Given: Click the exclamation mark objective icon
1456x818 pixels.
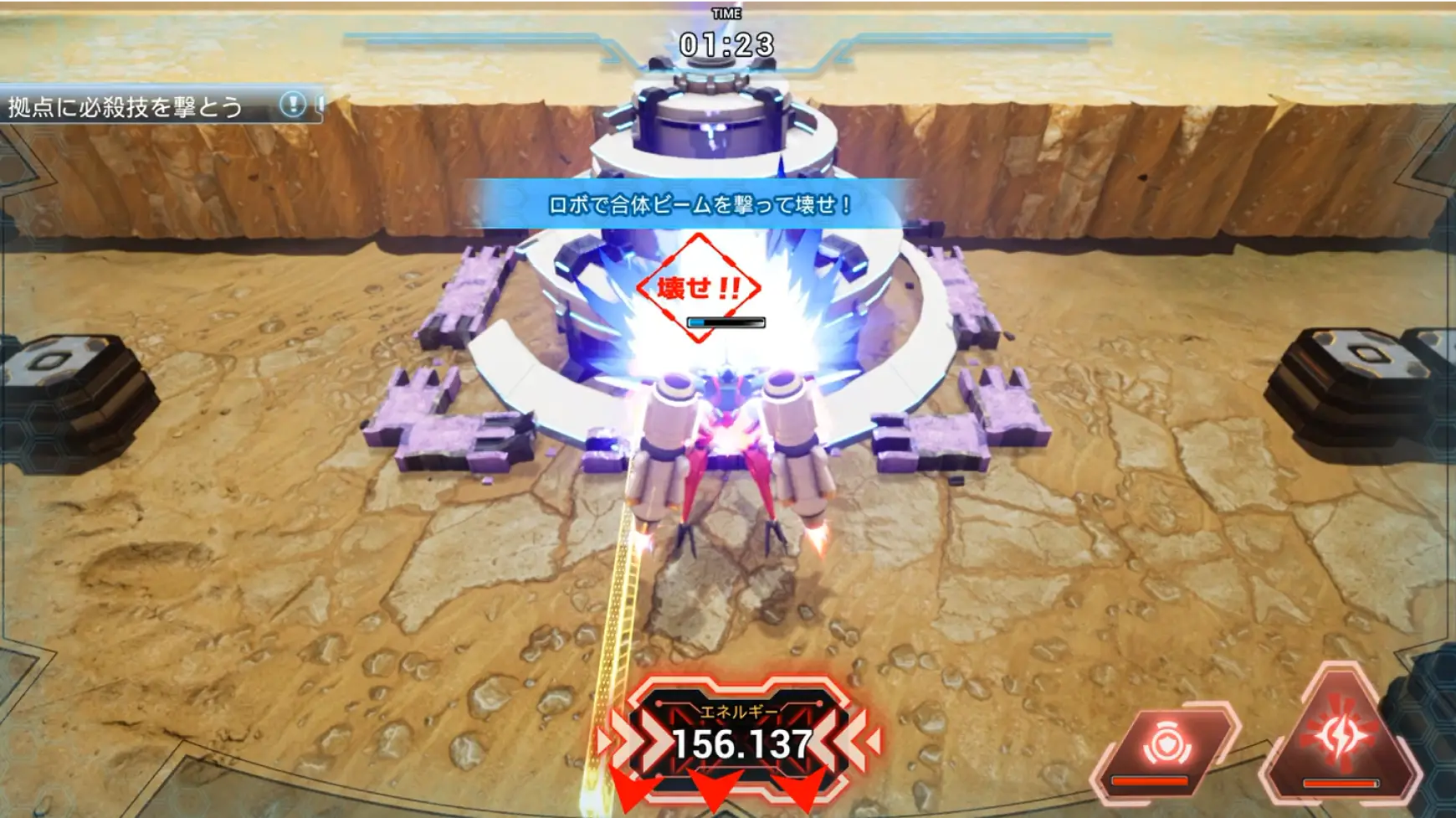Looking at the screenshot, I should coord(292,105).
